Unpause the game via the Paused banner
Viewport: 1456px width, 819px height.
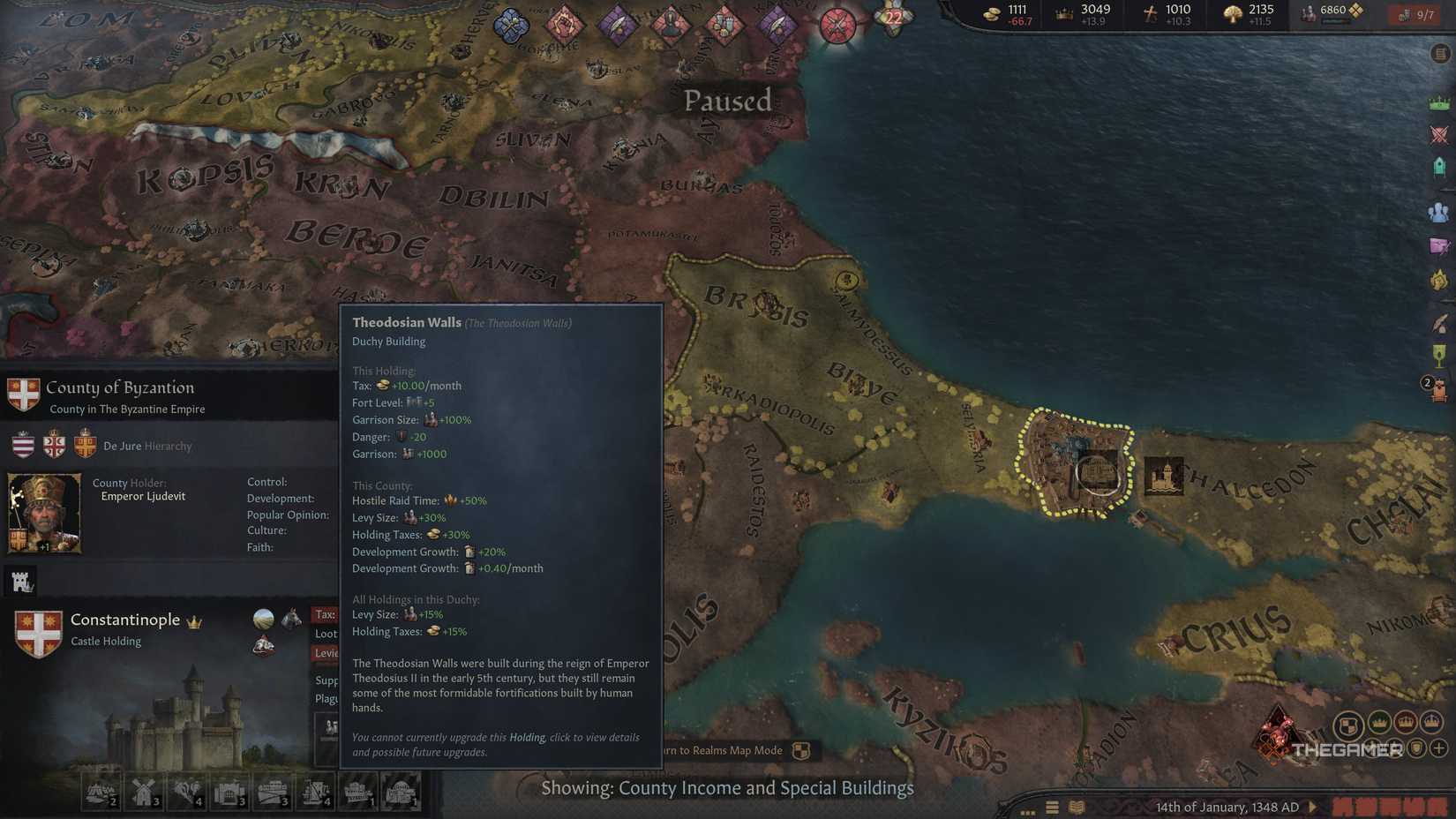[x=726, y=100]
